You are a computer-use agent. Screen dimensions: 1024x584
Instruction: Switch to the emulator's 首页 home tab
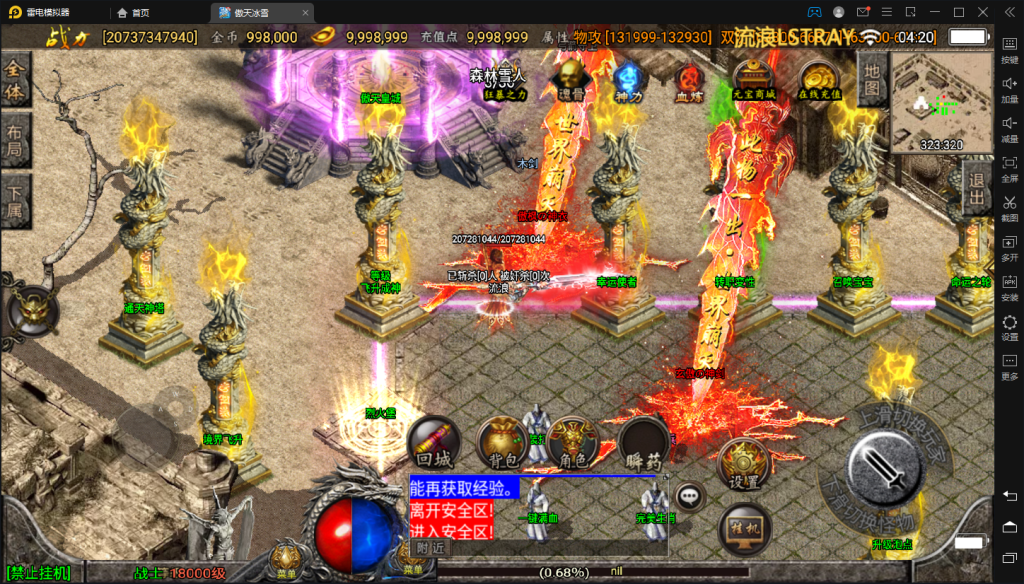[x=133, y=12]
